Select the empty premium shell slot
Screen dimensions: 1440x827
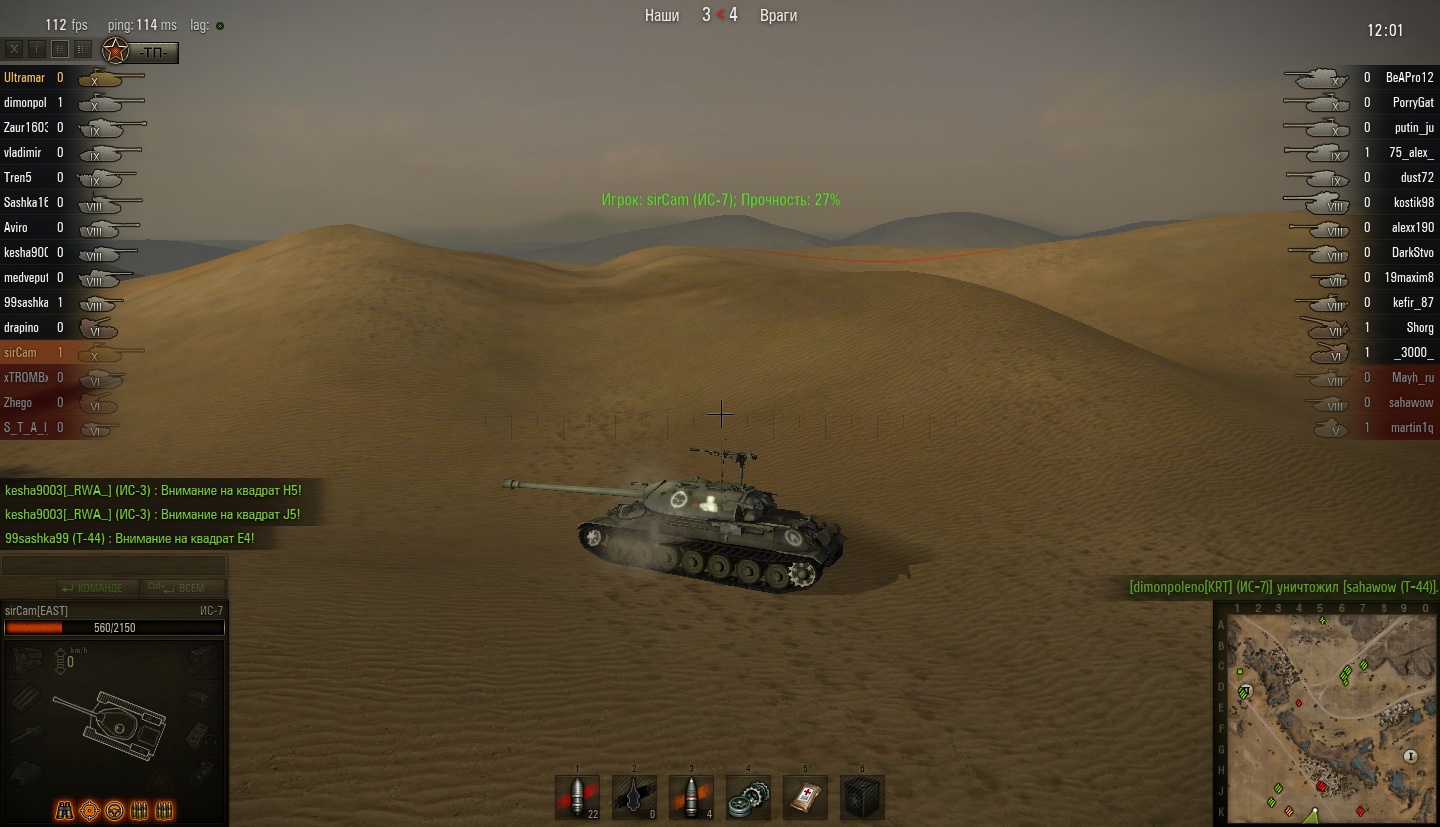click(x=634, y=798)
